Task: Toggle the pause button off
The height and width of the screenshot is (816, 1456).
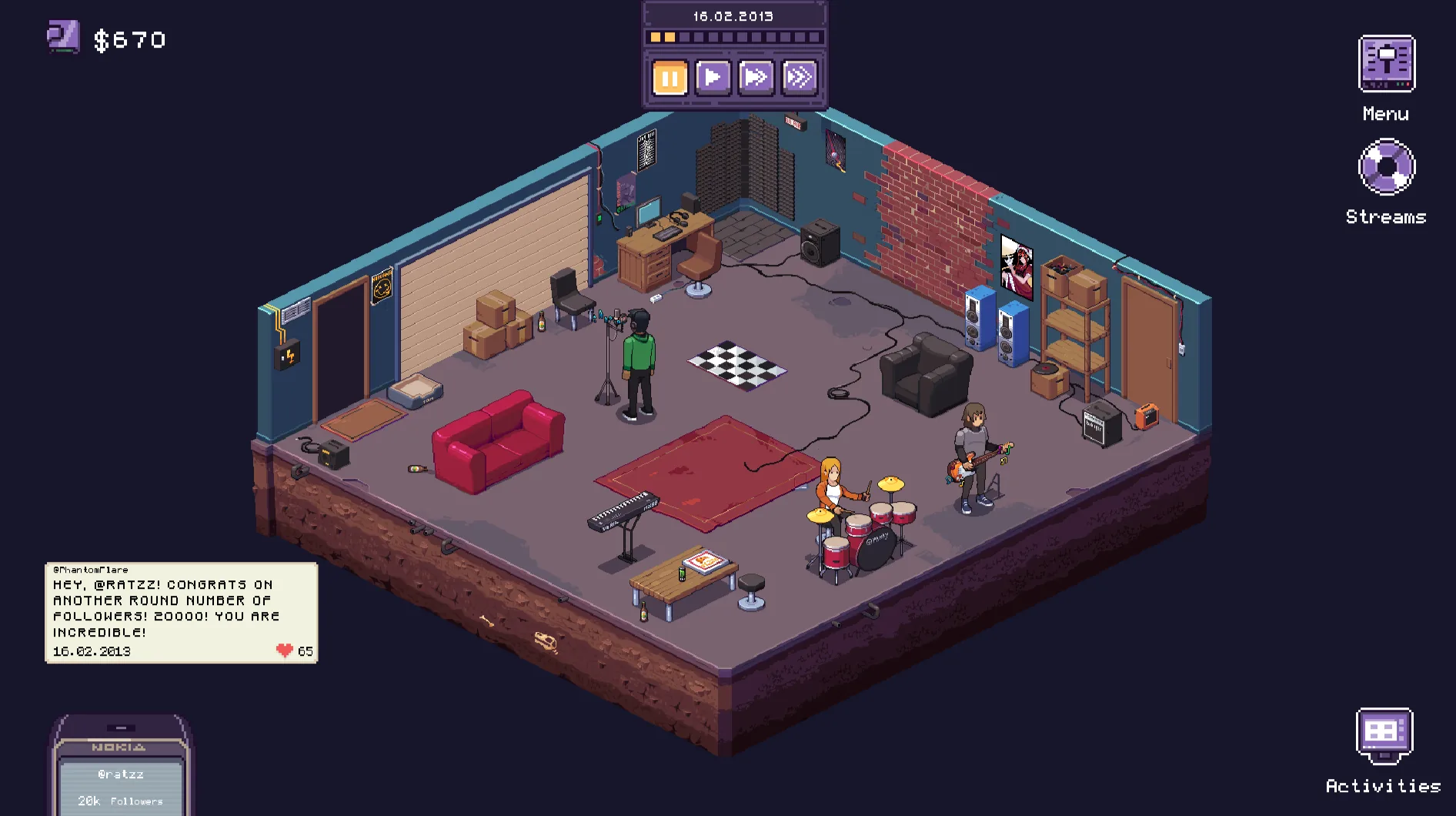Action: point(669,75)
